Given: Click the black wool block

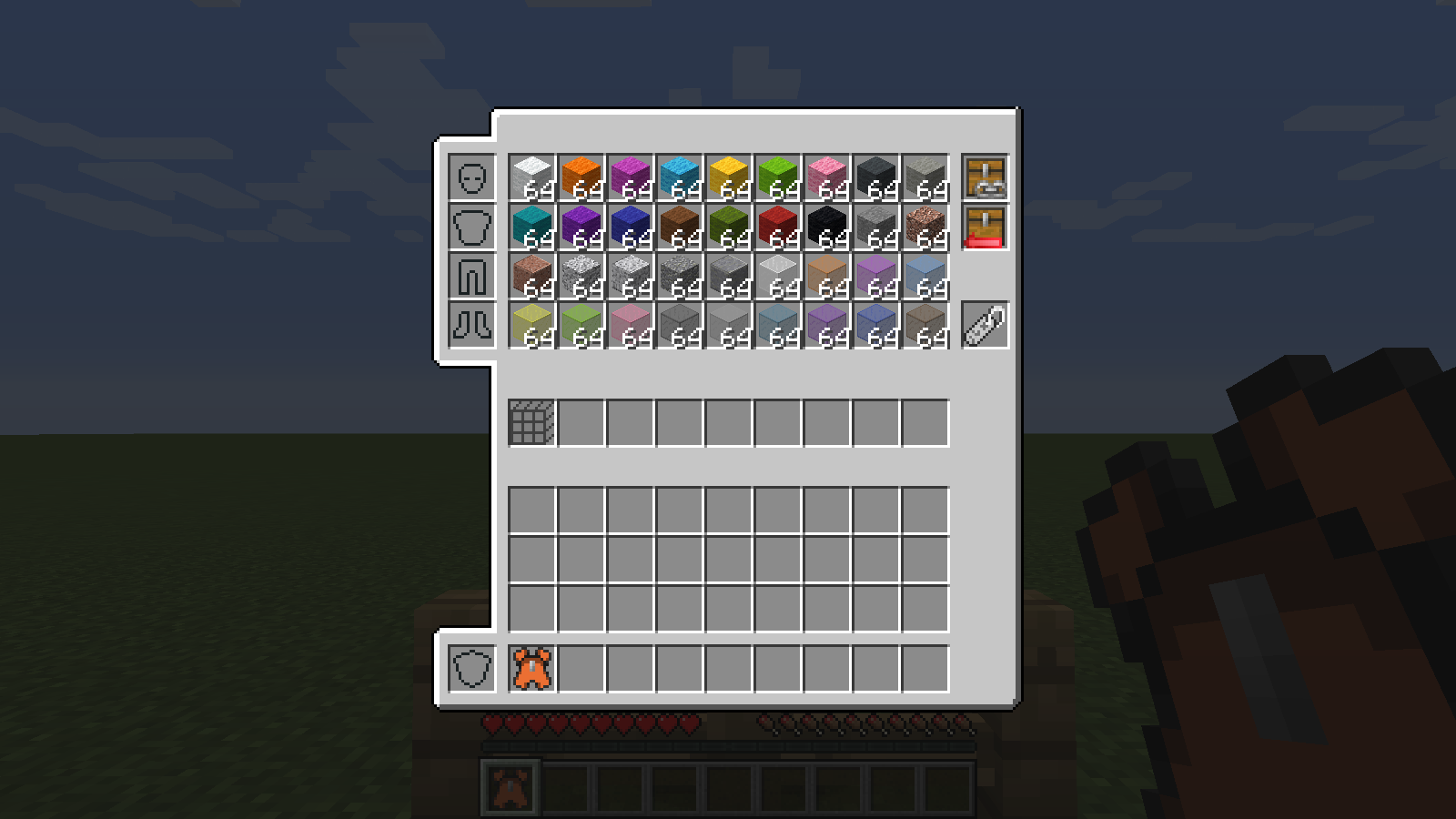Looking at the screenshot, I should click(831, 227).
